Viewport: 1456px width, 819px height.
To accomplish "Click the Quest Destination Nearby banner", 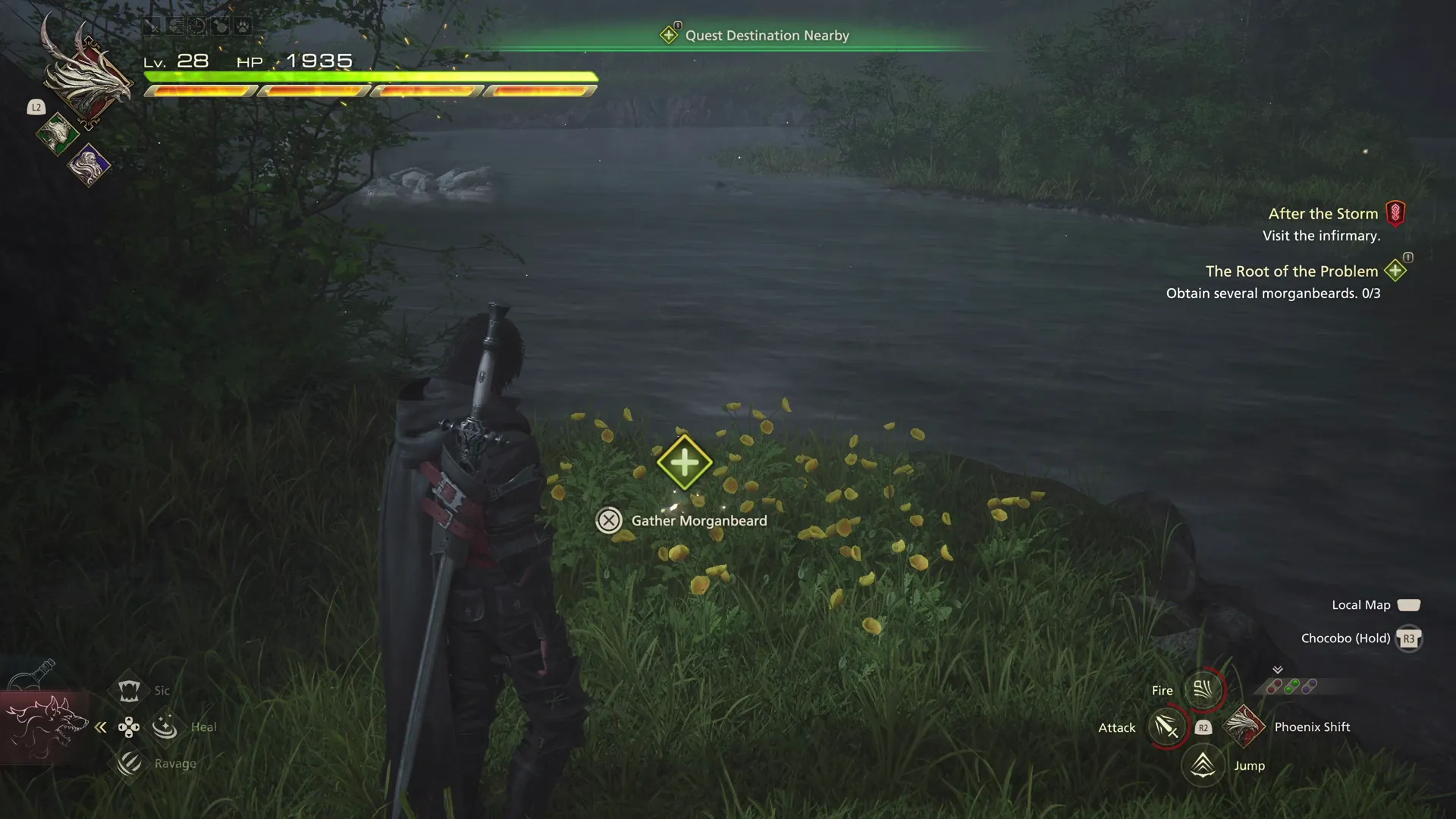I will point(756,35).
